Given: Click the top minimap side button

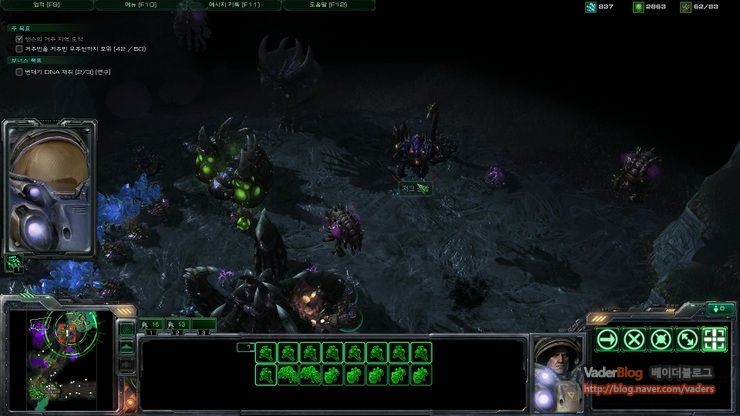Looking at the screenshot, I should (x=126, y=327).
